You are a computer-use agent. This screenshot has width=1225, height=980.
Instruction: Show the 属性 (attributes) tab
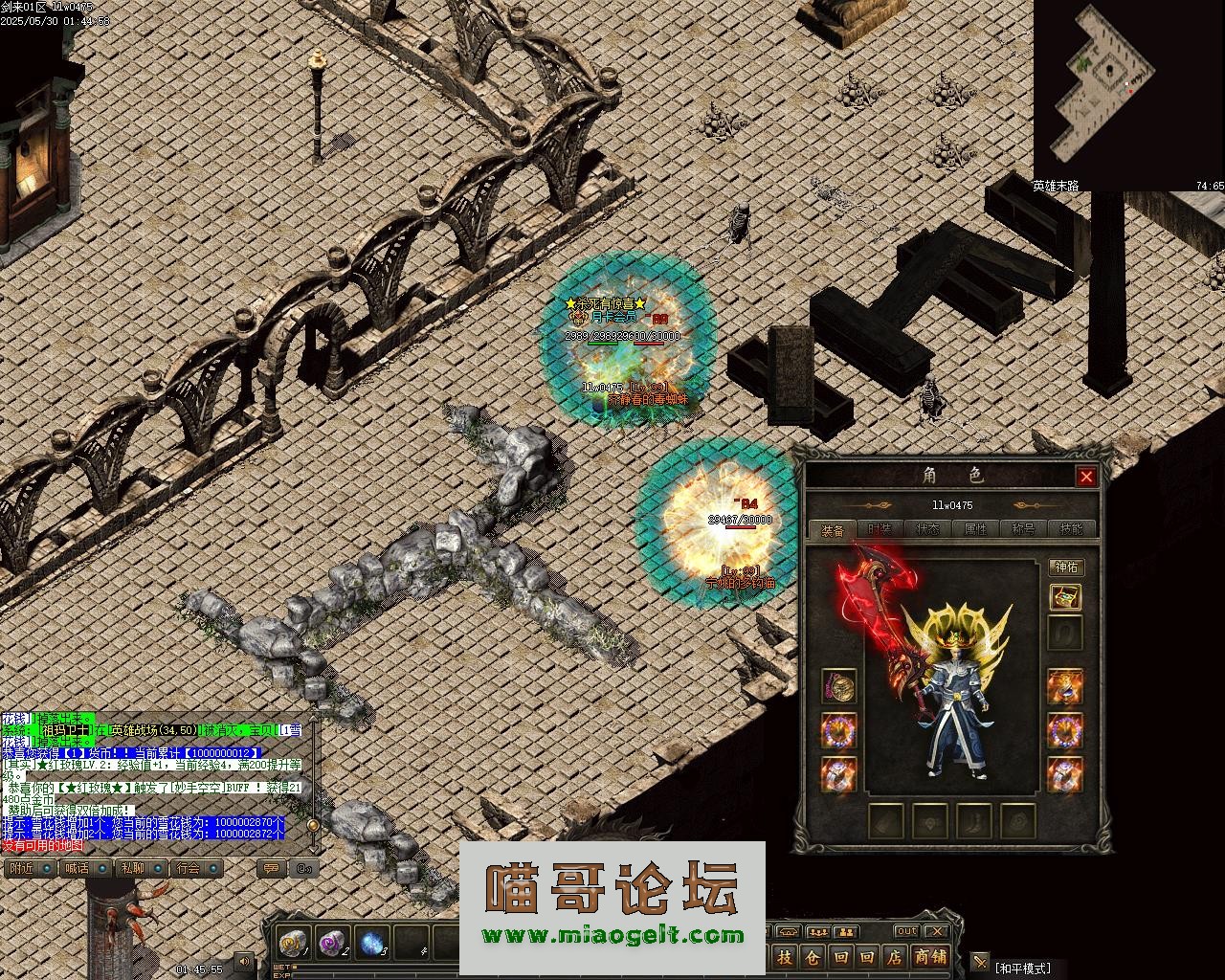(x=975, y=529)
